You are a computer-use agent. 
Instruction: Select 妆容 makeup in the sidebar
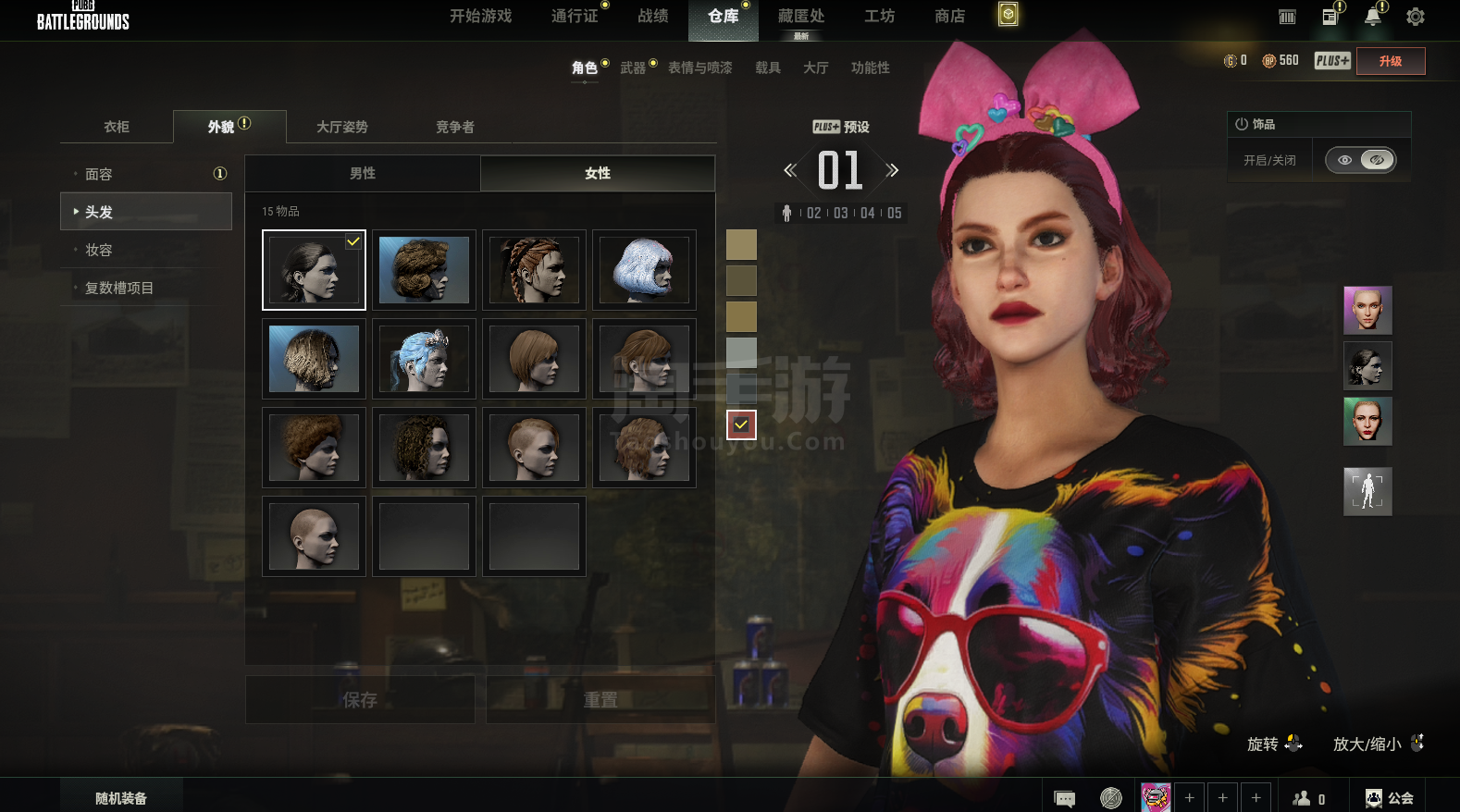[x=99, y=250]
